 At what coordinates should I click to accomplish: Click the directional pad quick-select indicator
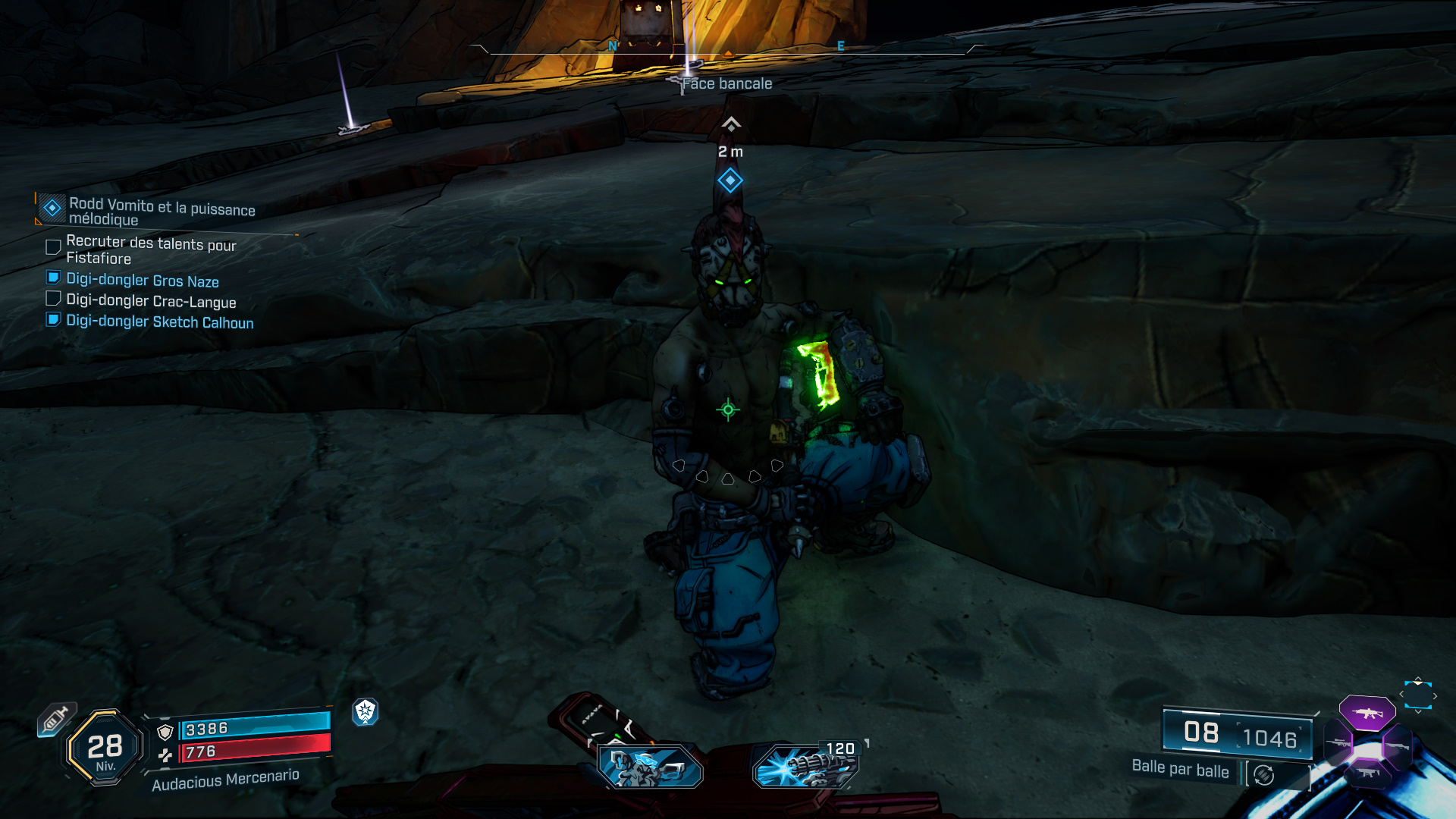[1417, 695]
